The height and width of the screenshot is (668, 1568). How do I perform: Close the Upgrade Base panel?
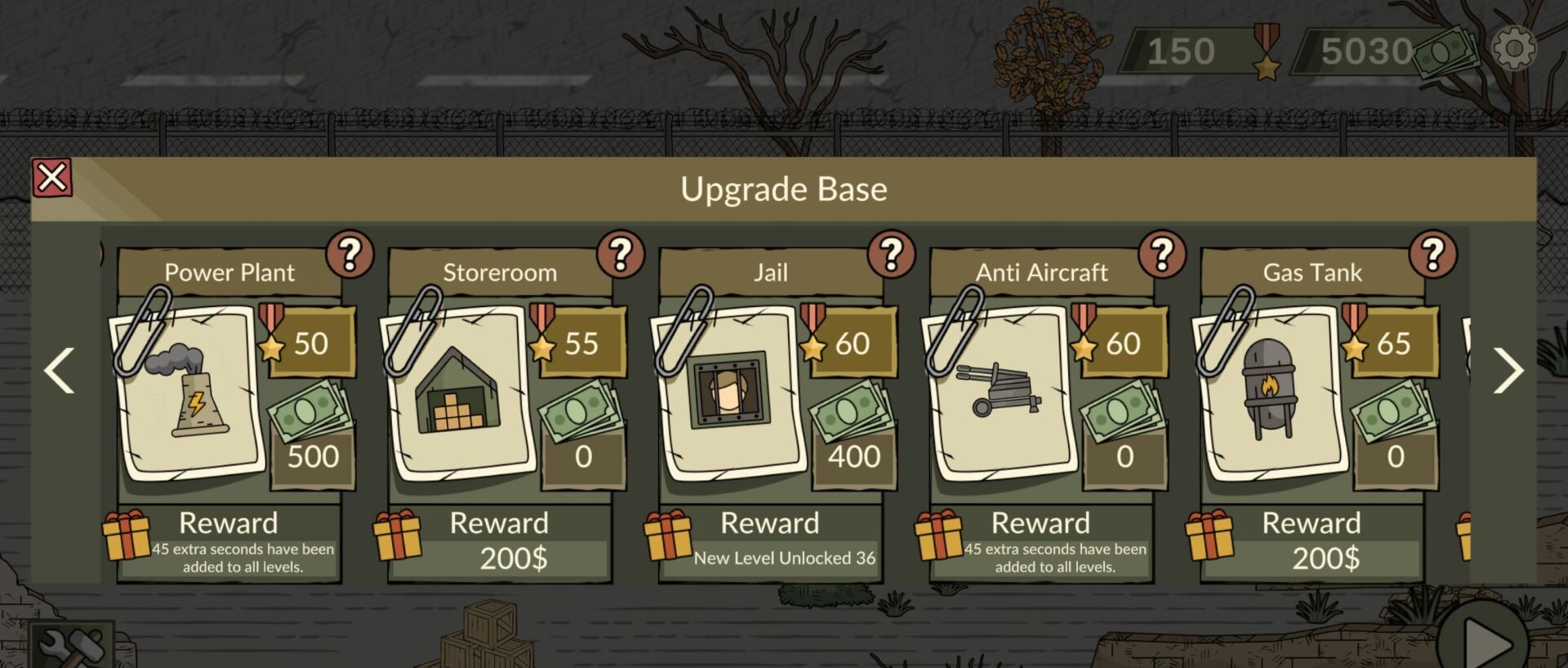click(52, 178)
